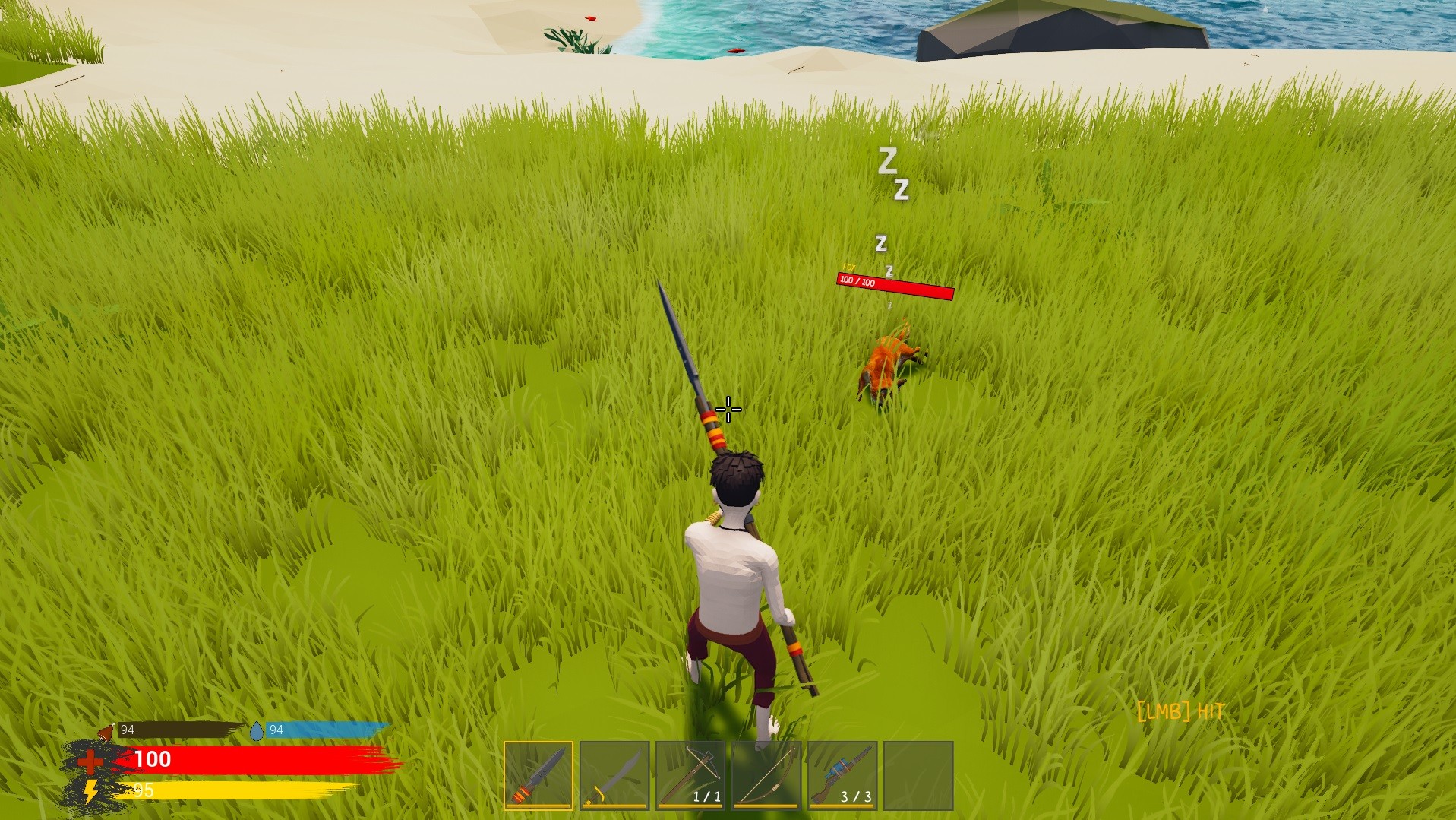Click the FOX name label above the animal
This screenshot has width=1456, height=820.
(x=849, y=266)
